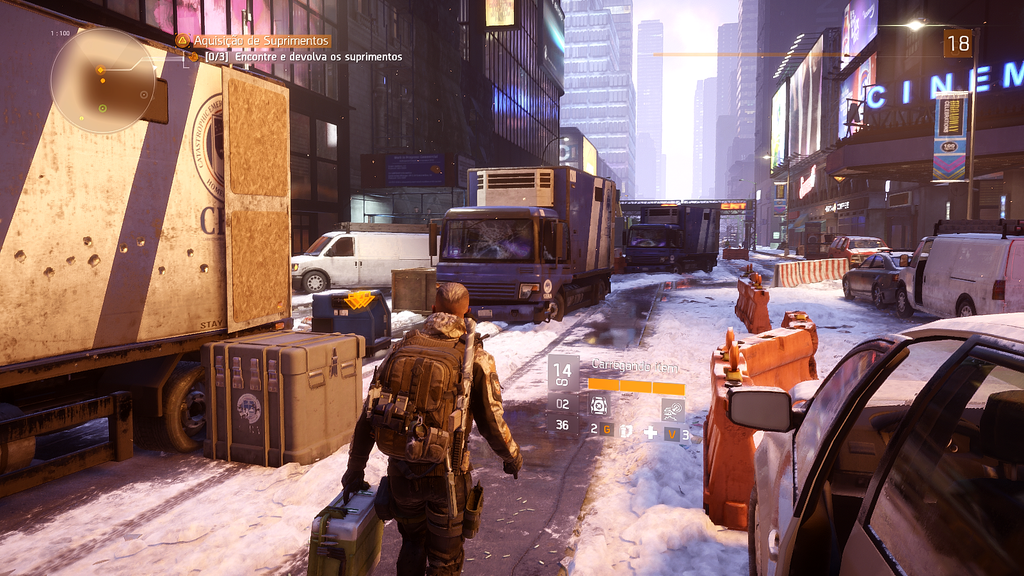Click the circular minimap
The image size is (1024, 576).
[102, 80]
